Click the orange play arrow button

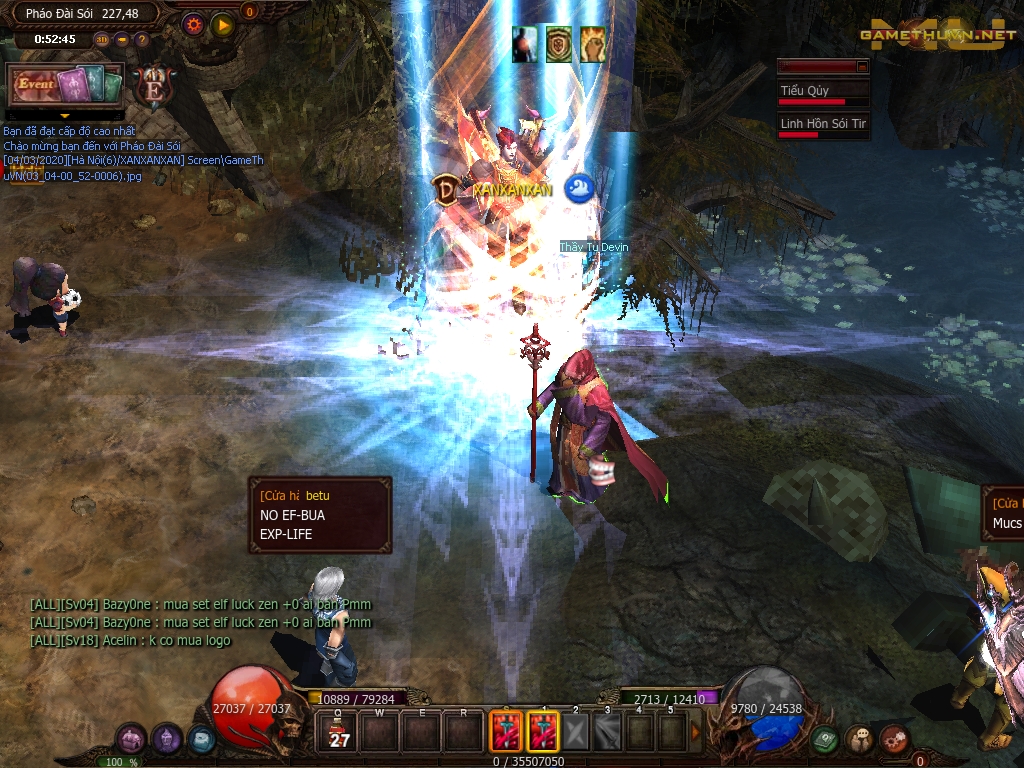[x=222, y=24]
